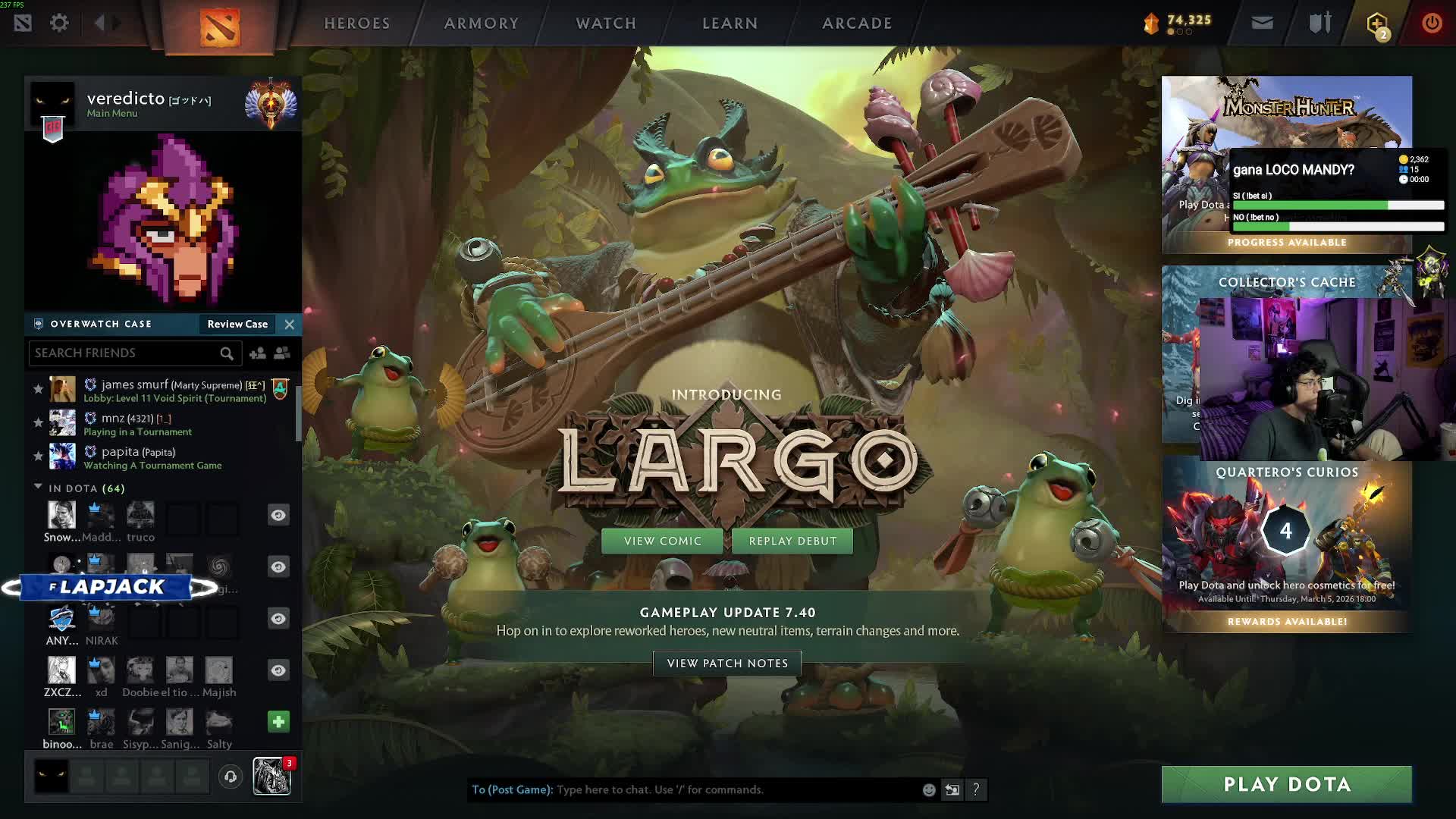
Task: Switch to the Armory tab
Action: 482,24
